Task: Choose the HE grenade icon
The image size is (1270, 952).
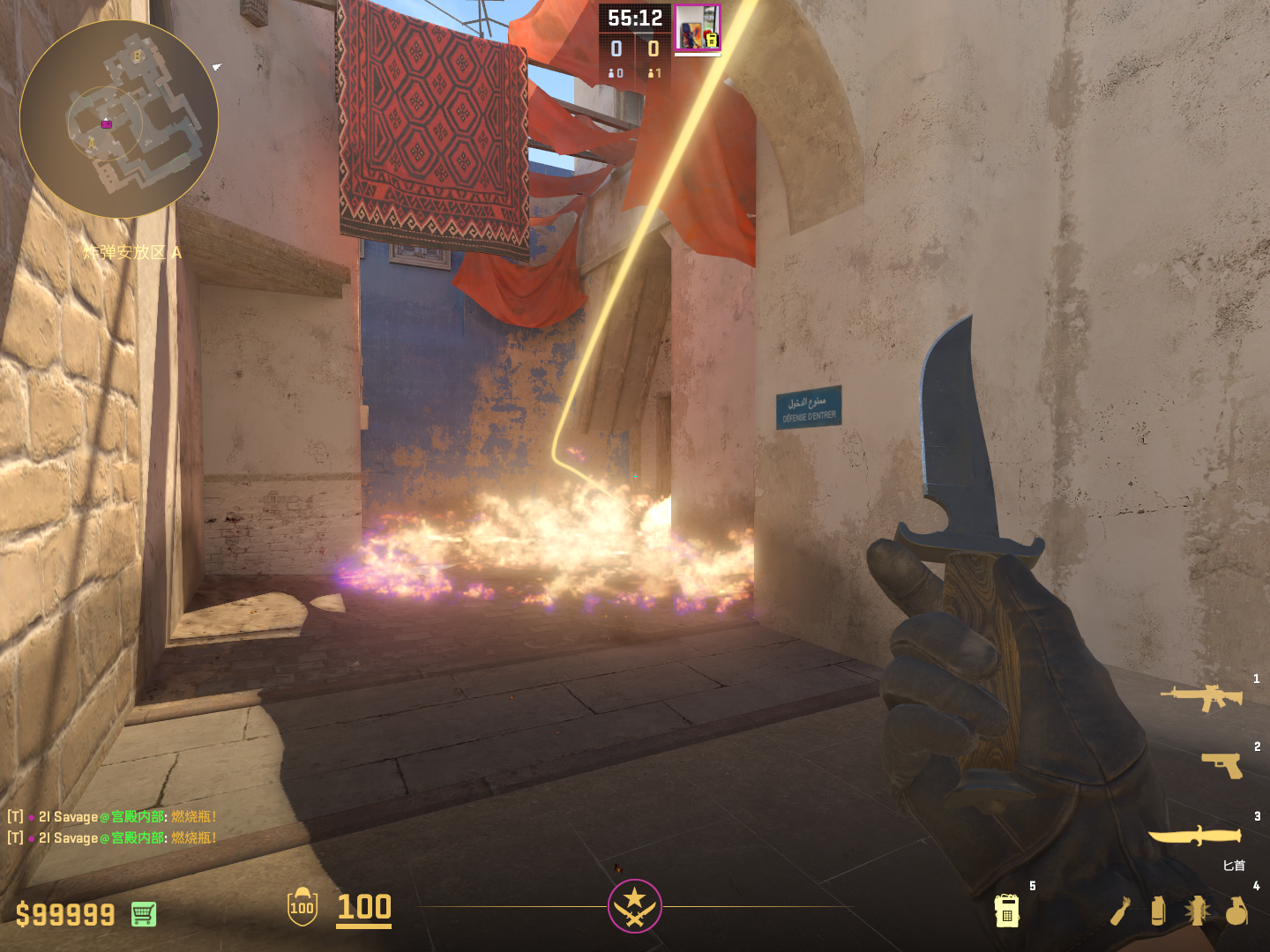Action: tap(1236, 911)
